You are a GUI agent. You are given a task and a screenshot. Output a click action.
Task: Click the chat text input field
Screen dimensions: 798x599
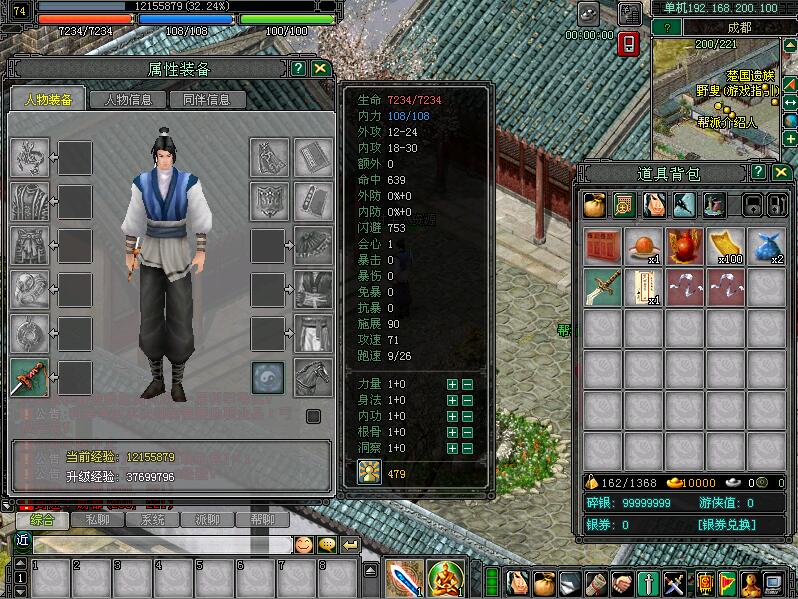(160, 545)
